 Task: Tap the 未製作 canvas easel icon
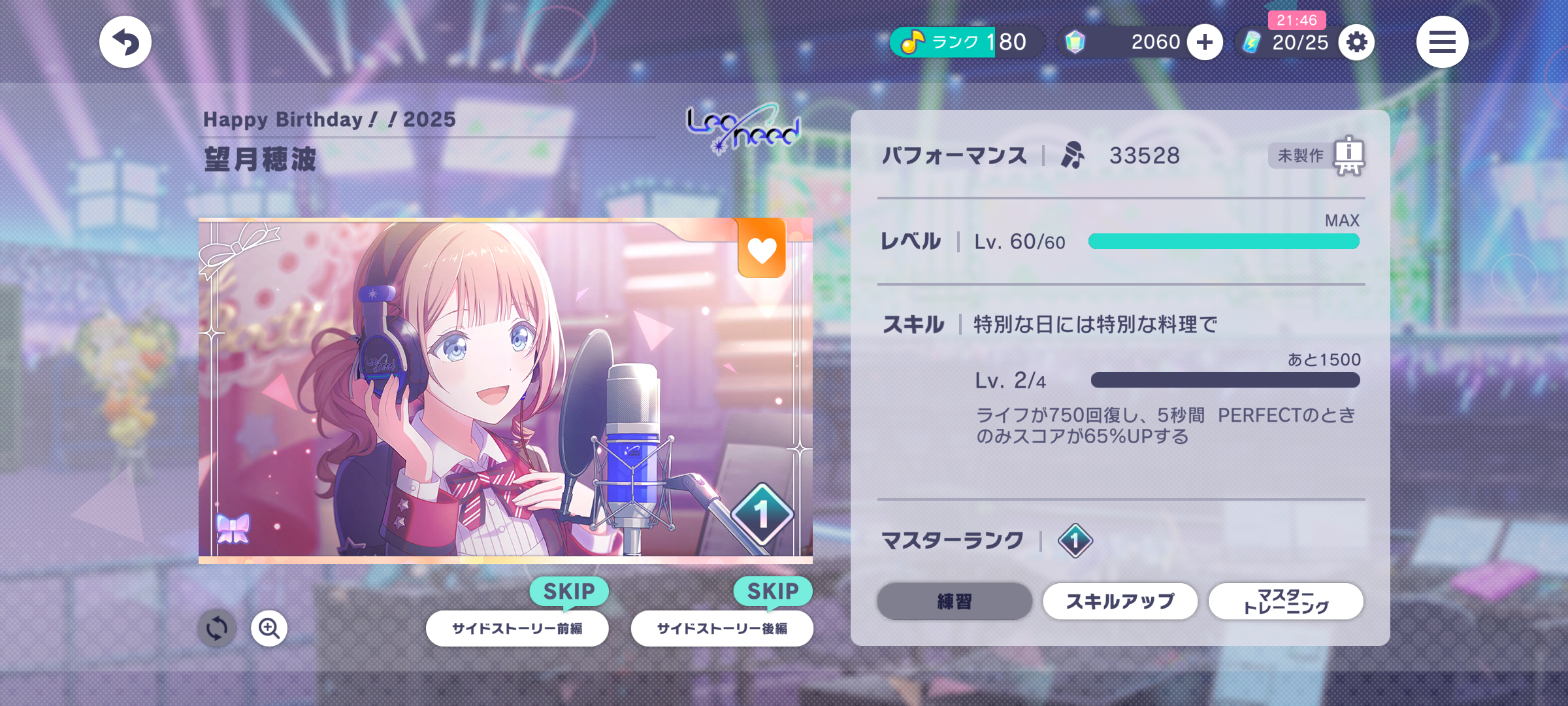click(x=1348, y=156)
